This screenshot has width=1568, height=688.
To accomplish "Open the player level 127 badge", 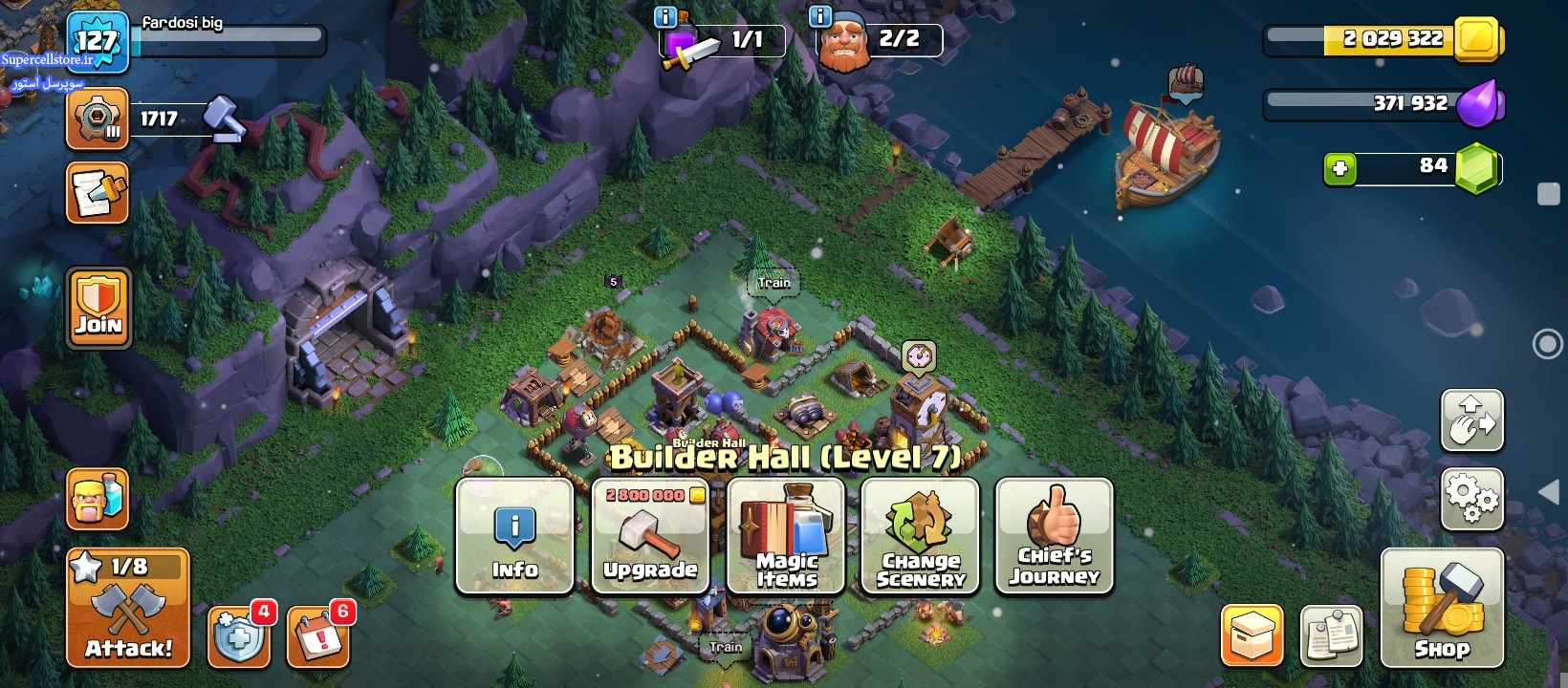I will [x=97, y=41].
